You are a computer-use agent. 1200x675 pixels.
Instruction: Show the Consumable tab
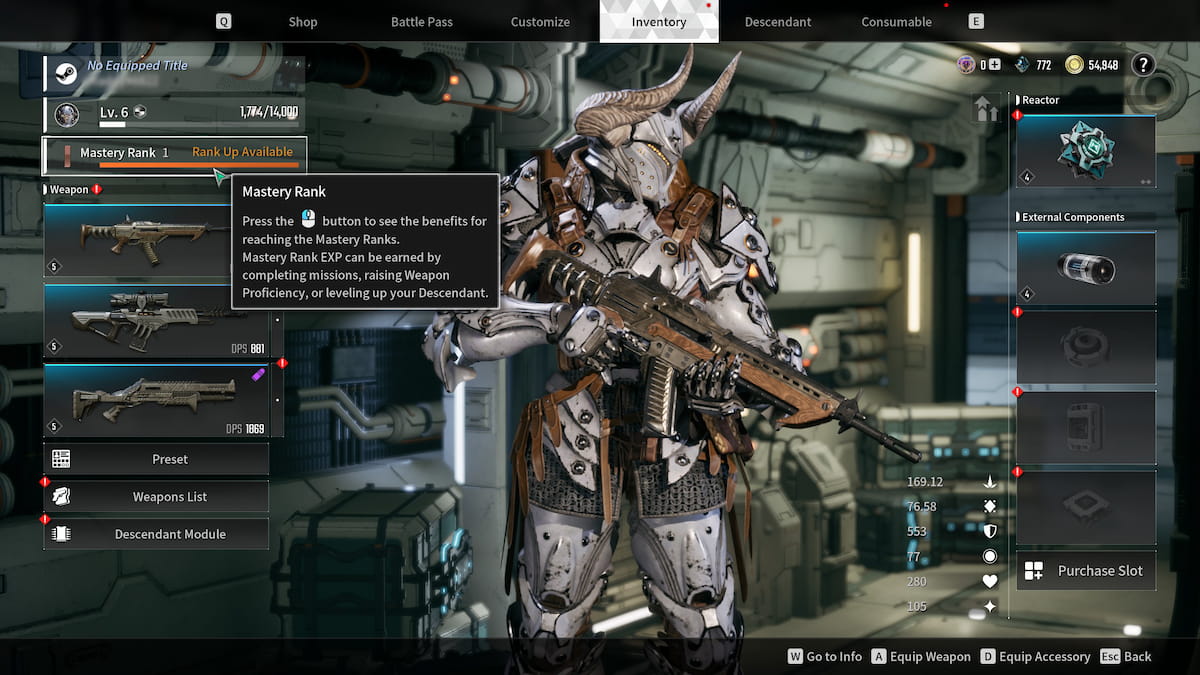pyautogui.click(x=896, y=21)
